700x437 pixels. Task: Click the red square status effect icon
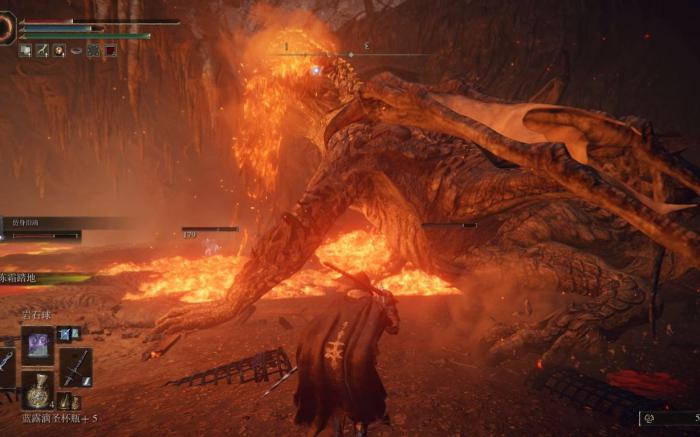110,50
